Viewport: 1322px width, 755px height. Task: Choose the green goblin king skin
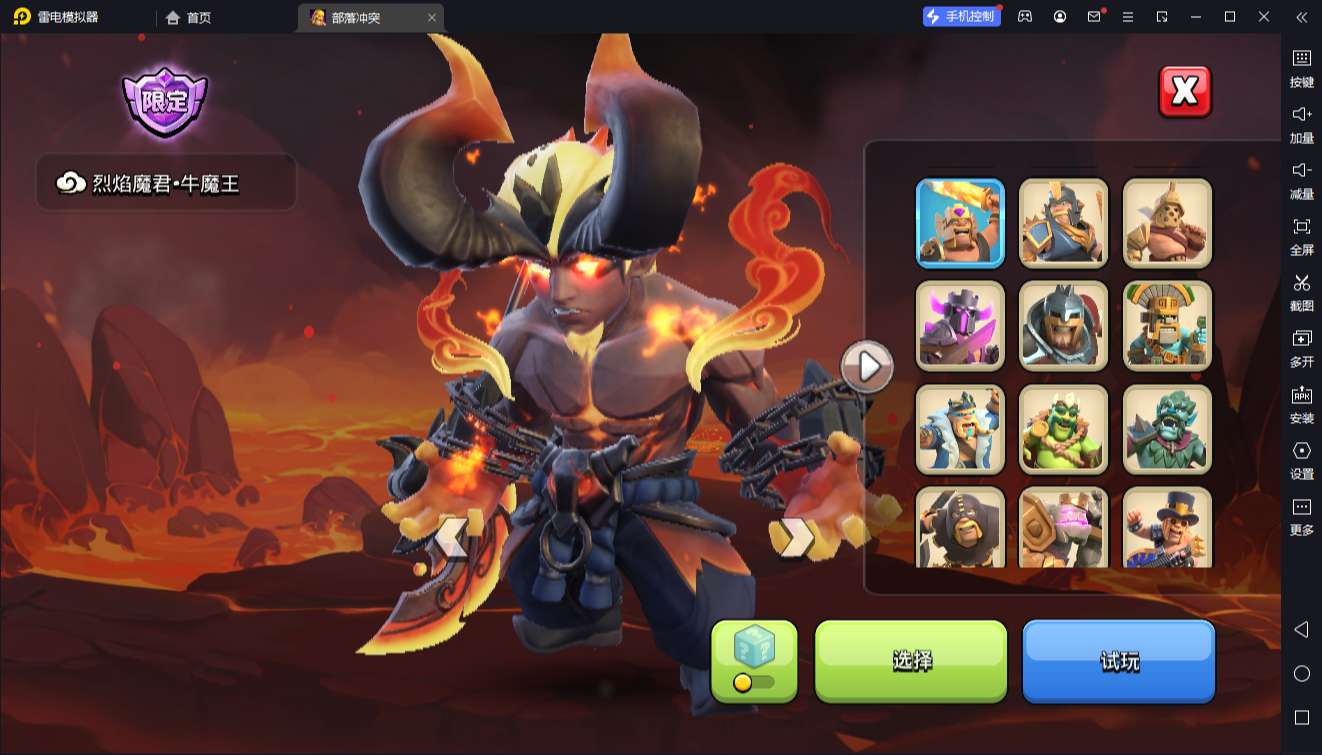1063,429
